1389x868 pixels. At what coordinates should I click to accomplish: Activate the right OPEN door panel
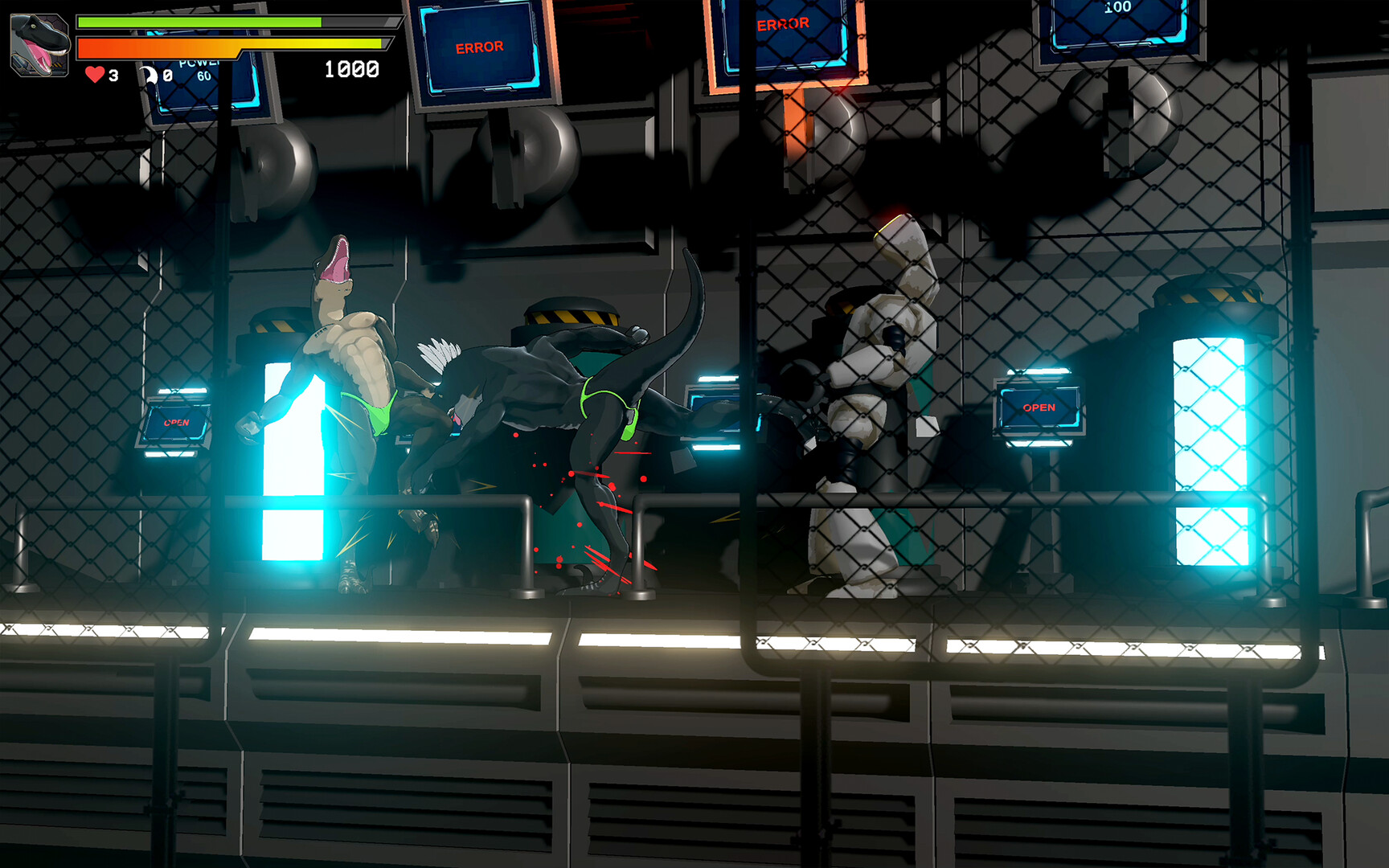tap(1042, 407)
